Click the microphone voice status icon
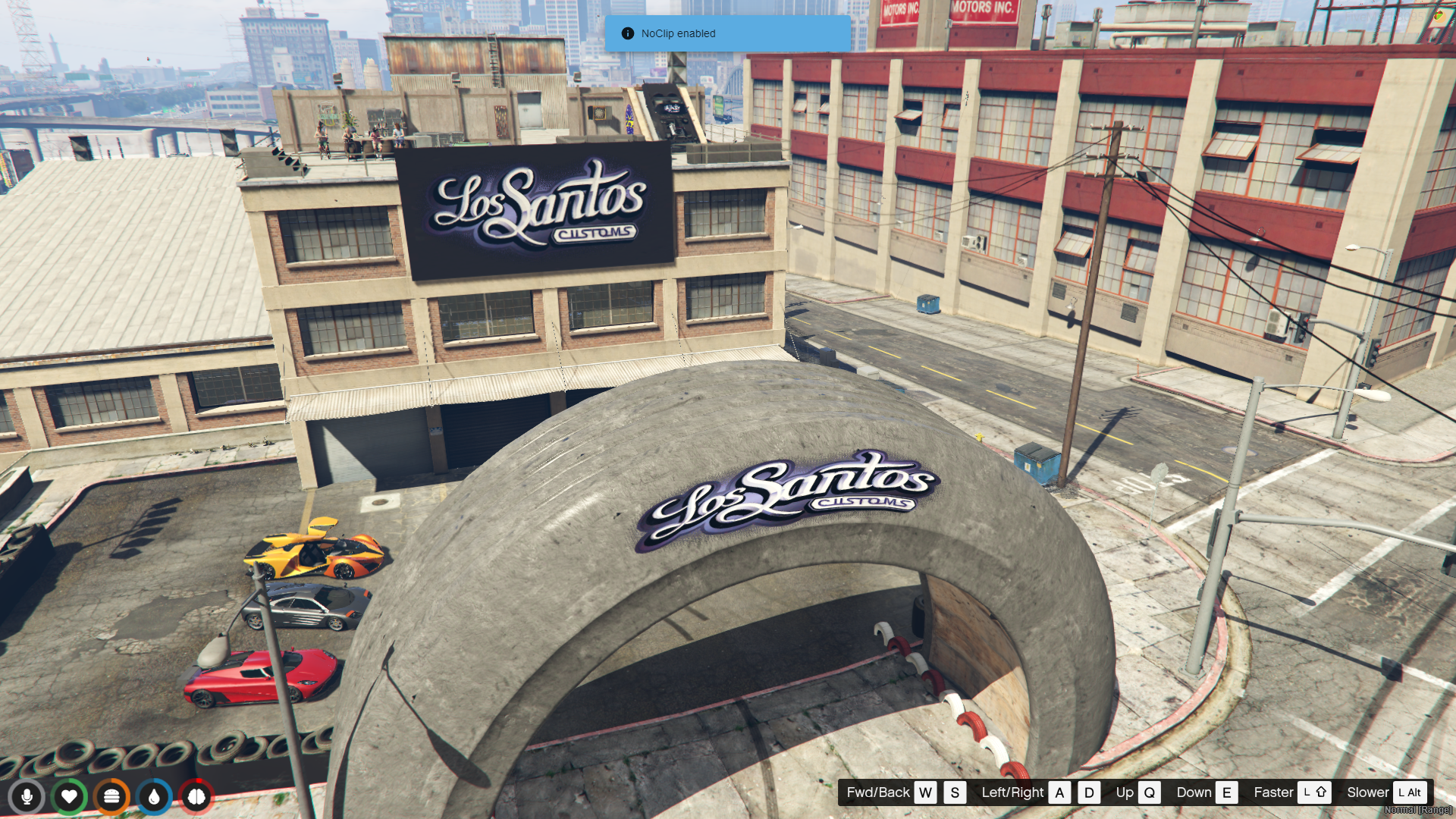This screenshot has height=819, width=1456. click(27, 797)
